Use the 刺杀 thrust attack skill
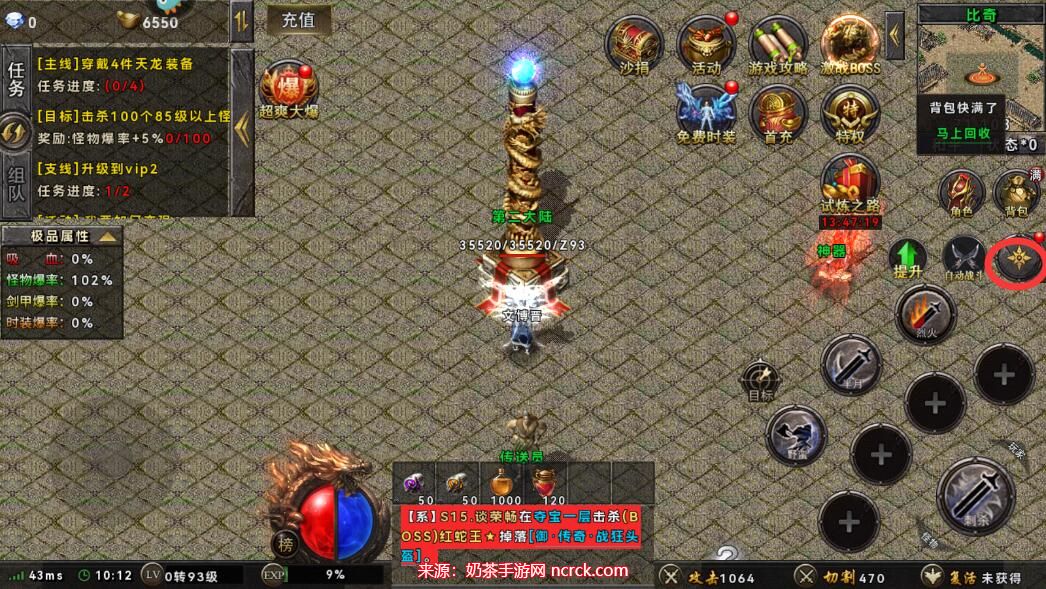Image resolution: width=1046 pixels, height=589 pixels. click(975, 494)
